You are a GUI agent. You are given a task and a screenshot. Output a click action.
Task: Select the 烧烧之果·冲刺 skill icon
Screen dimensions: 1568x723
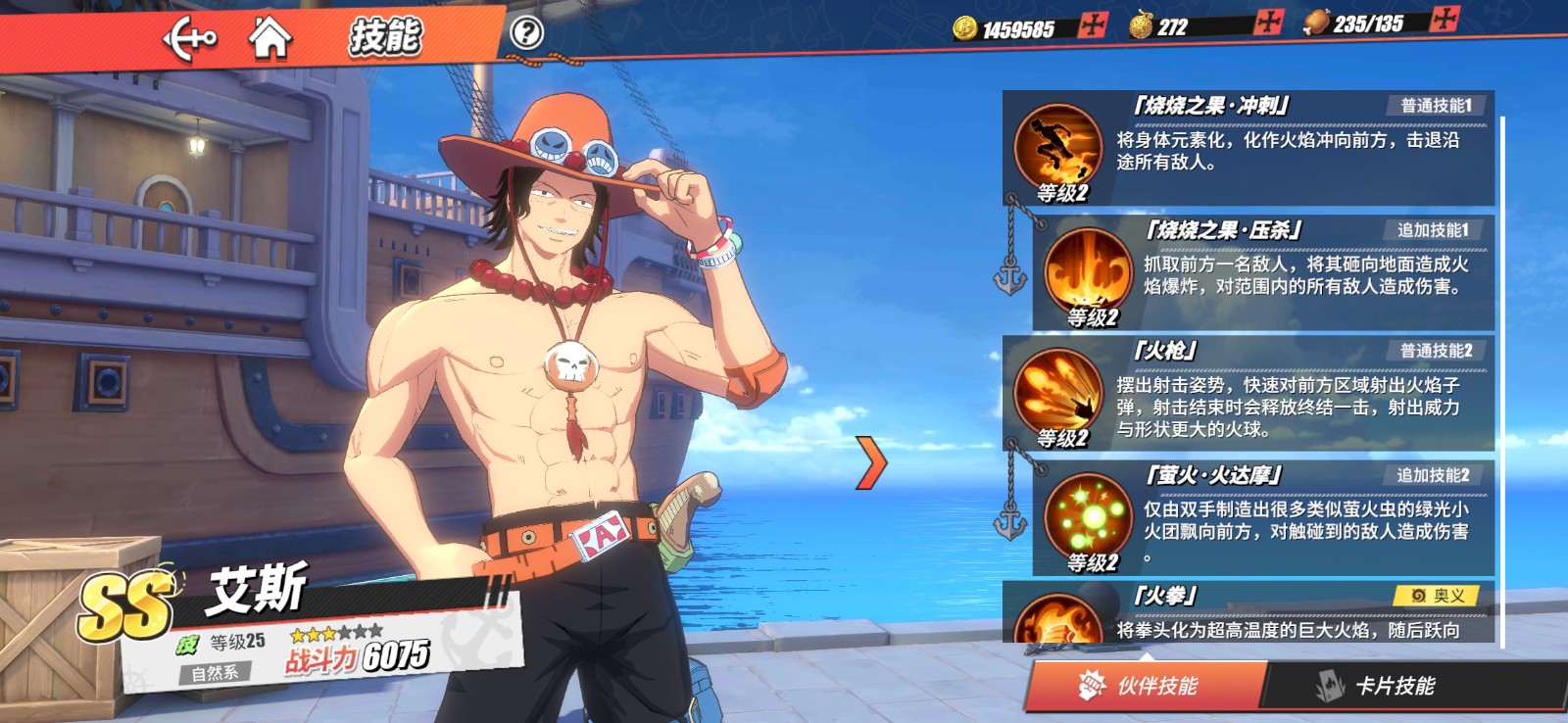(x=1057, y=145)
